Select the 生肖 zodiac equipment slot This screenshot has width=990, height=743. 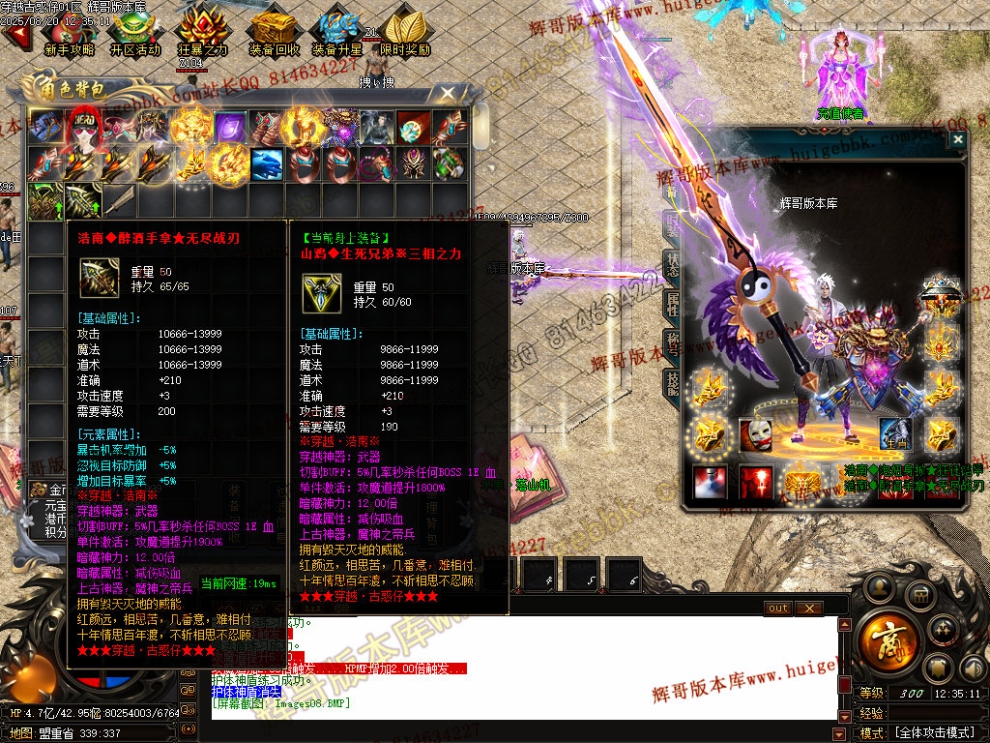pos(895,435)
